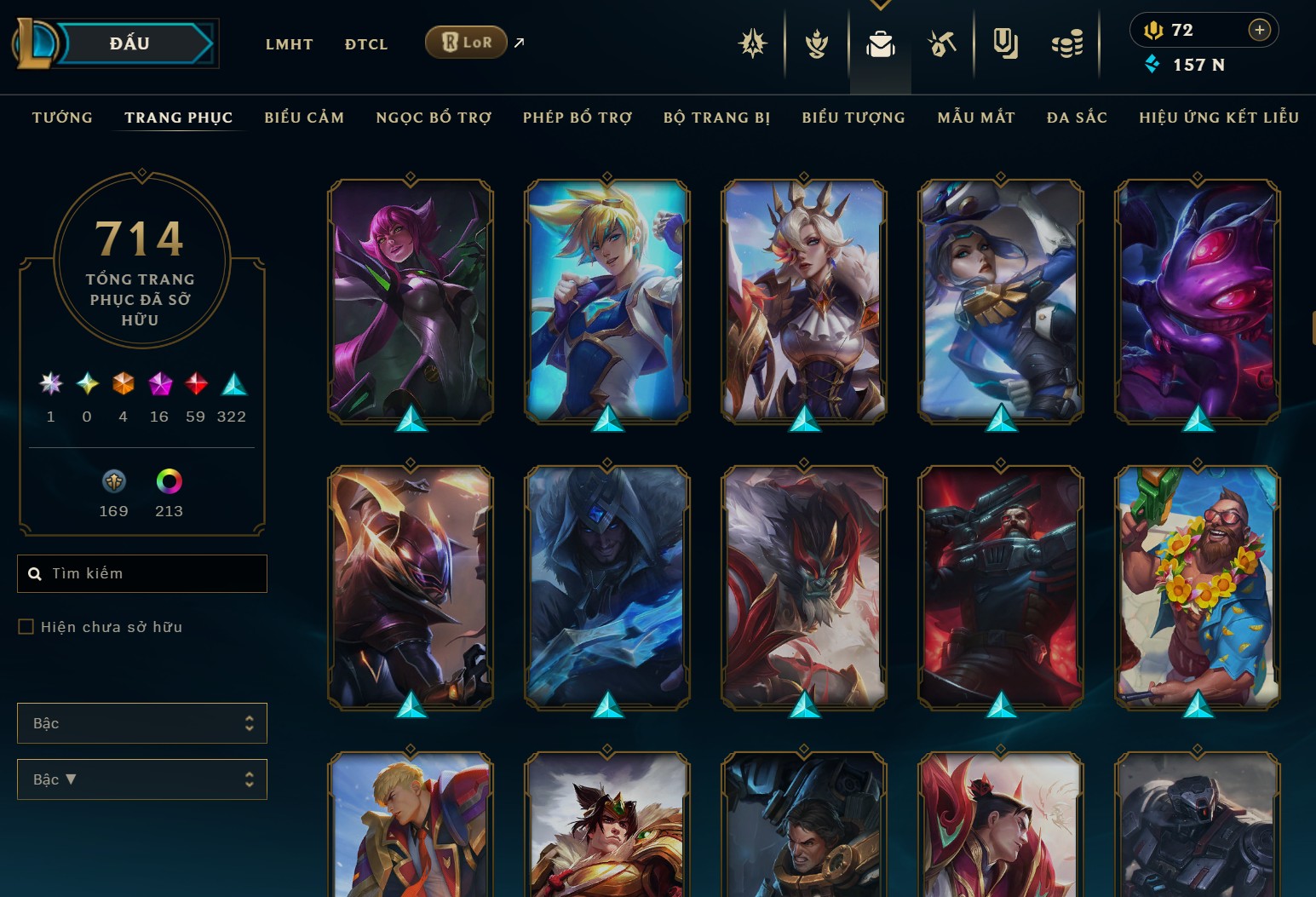Open the ĐA SẮC tab
Screen dimensions: 1316x897
[x=1077, y=118]
